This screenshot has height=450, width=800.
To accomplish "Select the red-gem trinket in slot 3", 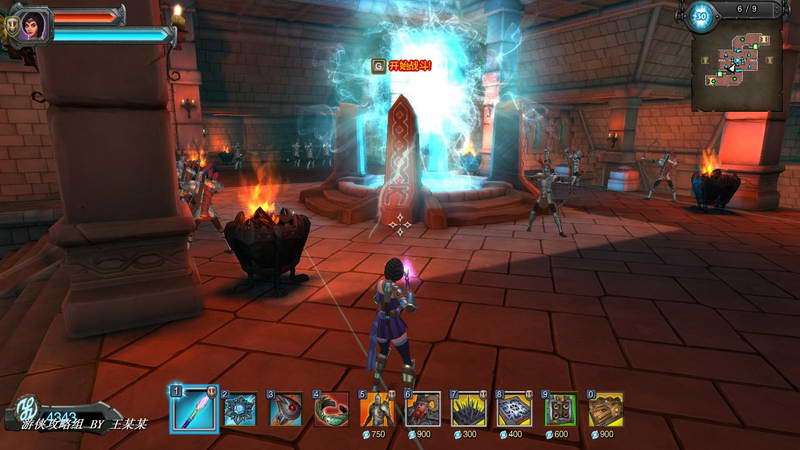I will (x=286, y=409).
